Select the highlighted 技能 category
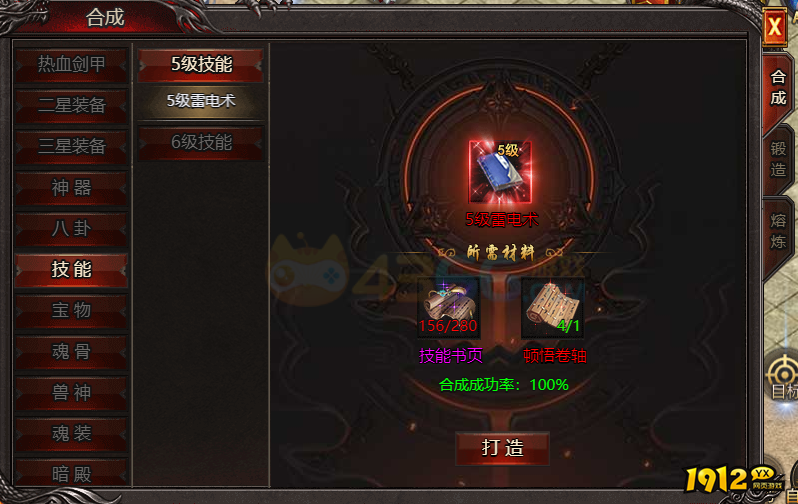This screenshot has width=798, height=504. 71,269
